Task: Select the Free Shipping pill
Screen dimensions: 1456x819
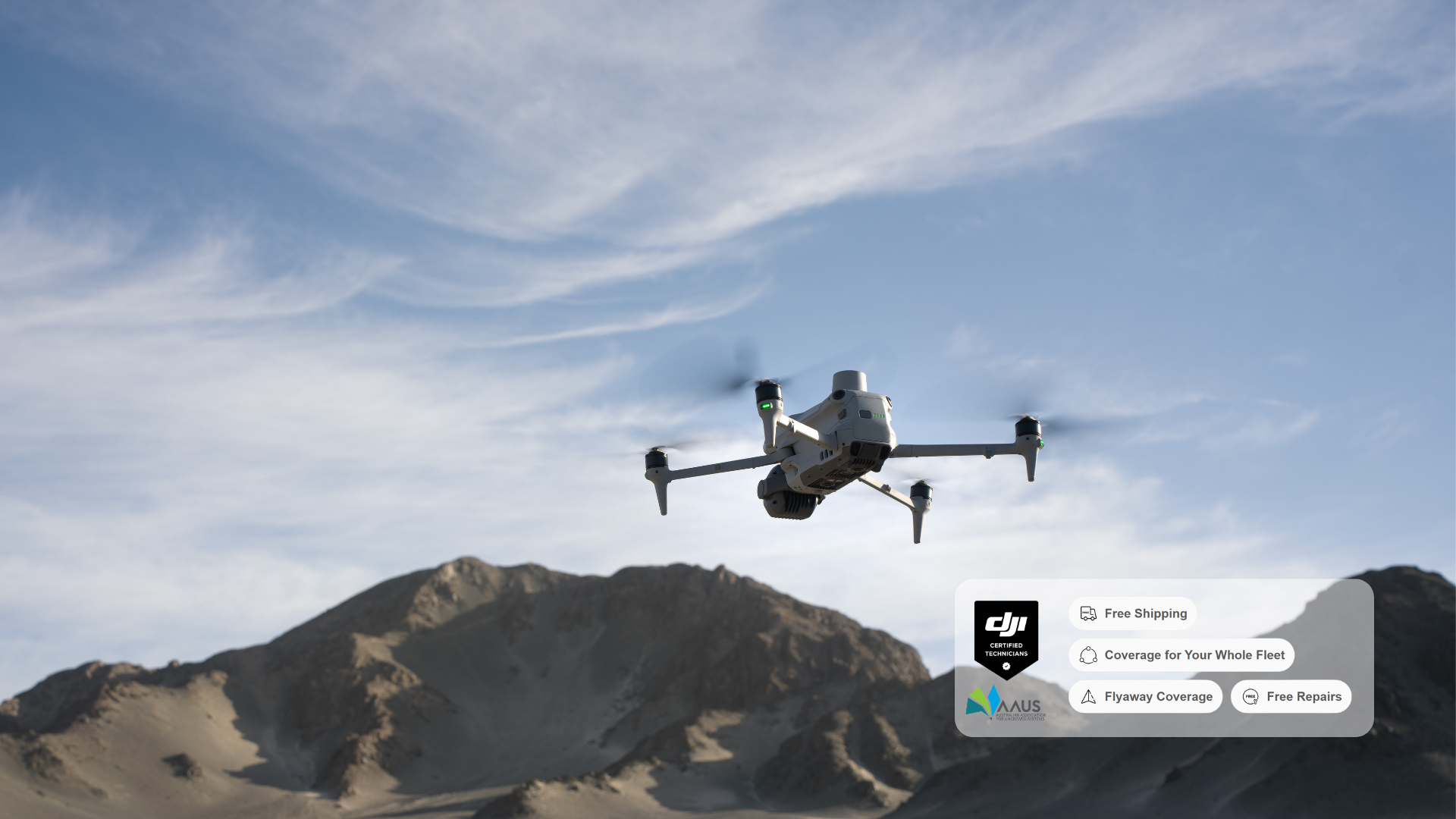Action: pyautogui.click(x=1133, y=613)
